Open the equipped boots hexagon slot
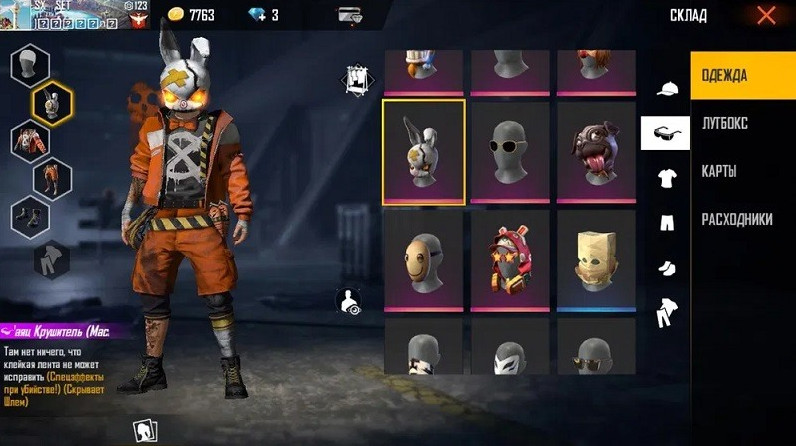This screenshot has width=796, height=446. point(29,218)
